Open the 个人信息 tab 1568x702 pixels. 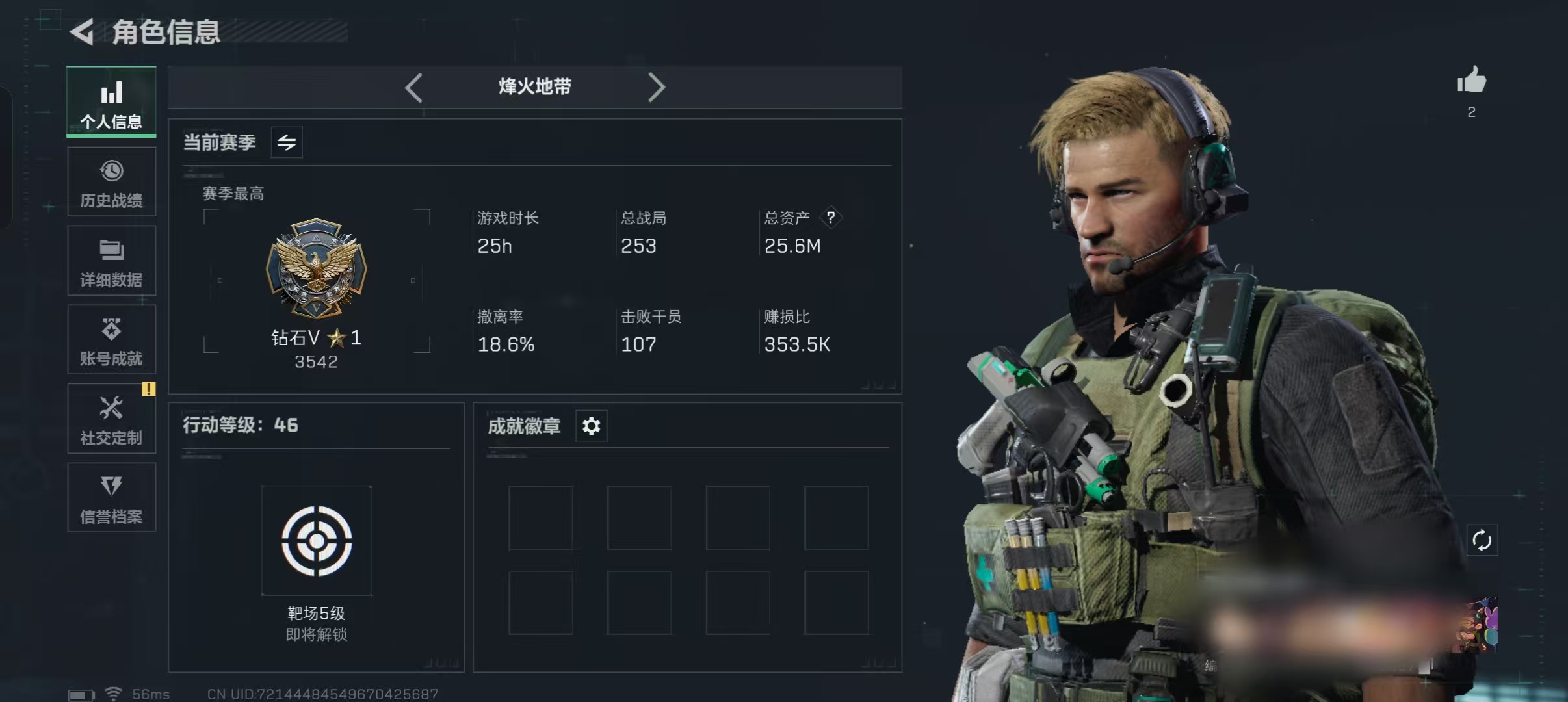pyautogui.click(x=111, y=103)
